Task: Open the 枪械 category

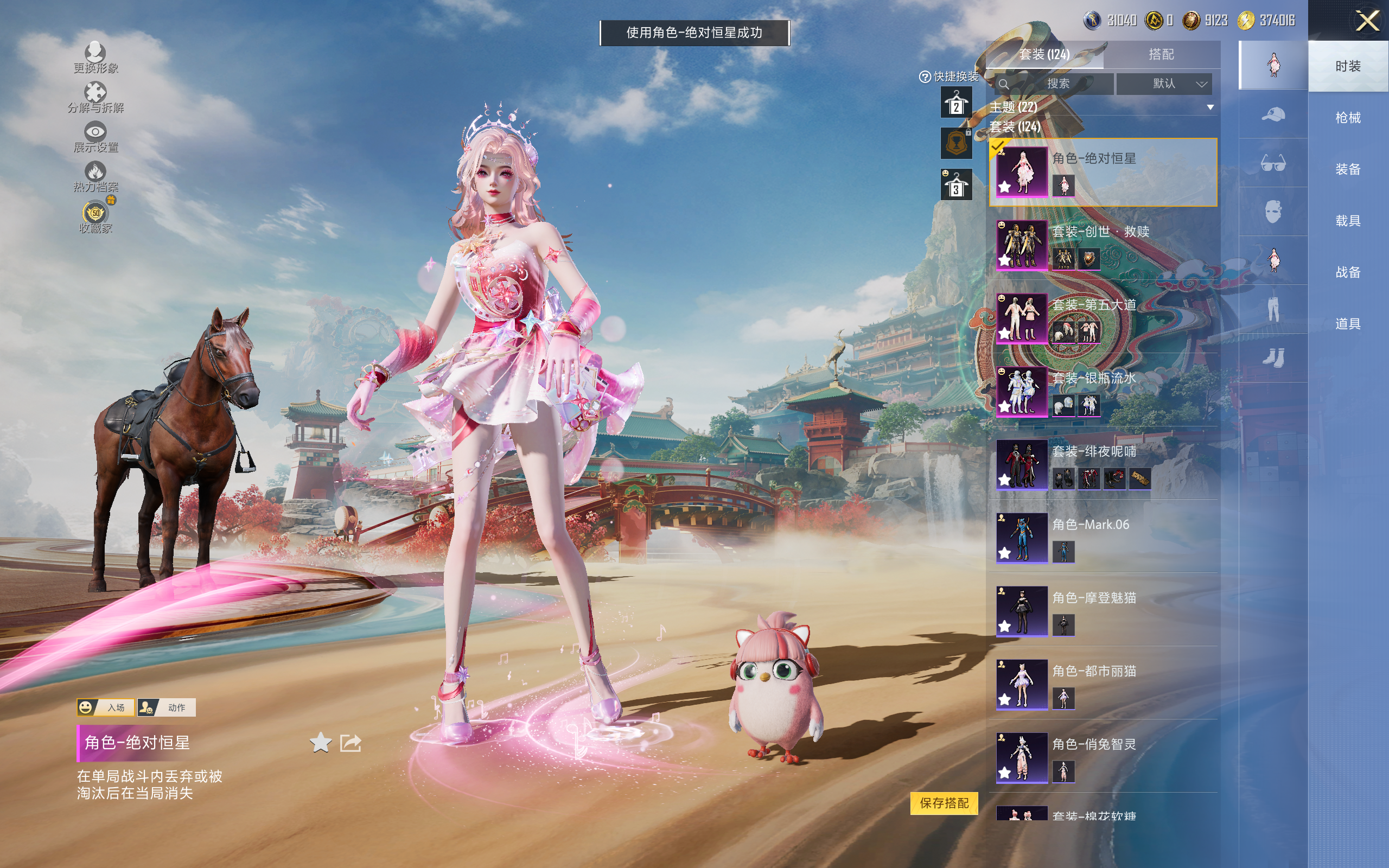Action: [1348, 118]
